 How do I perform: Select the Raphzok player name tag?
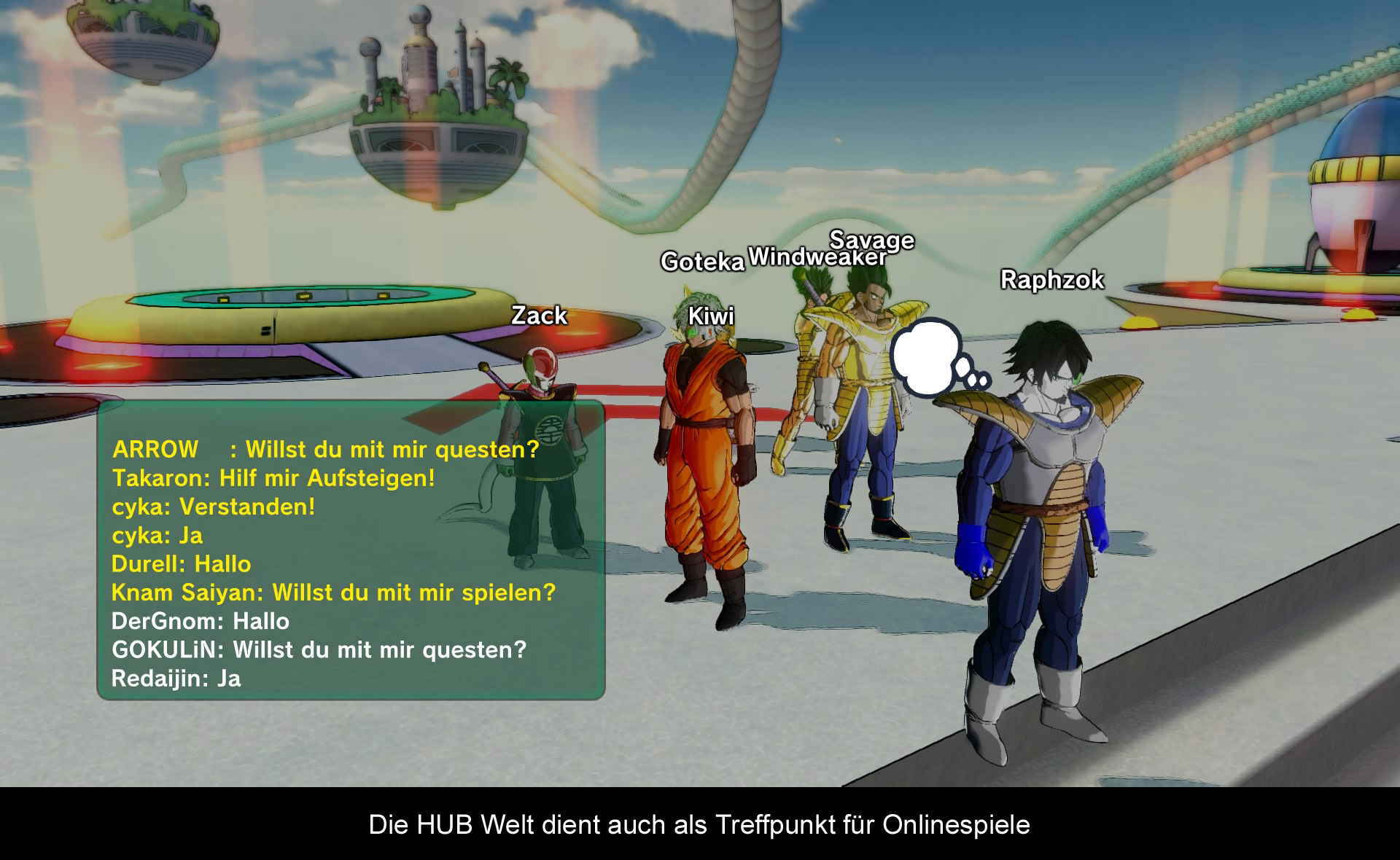pyautogui.click(x=1051, y=280)
